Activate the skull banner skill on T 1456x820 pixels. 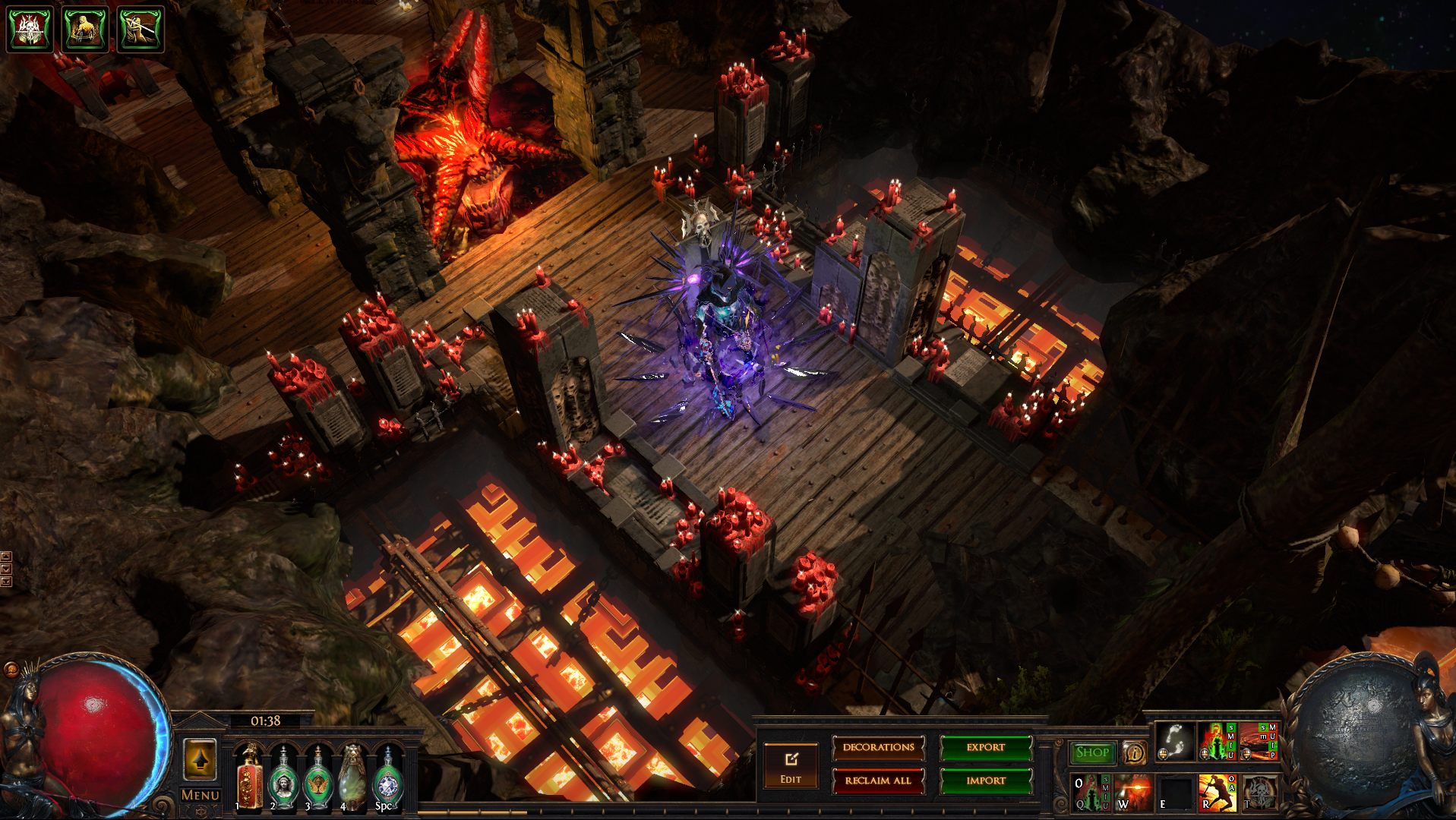pos(1259,793)
